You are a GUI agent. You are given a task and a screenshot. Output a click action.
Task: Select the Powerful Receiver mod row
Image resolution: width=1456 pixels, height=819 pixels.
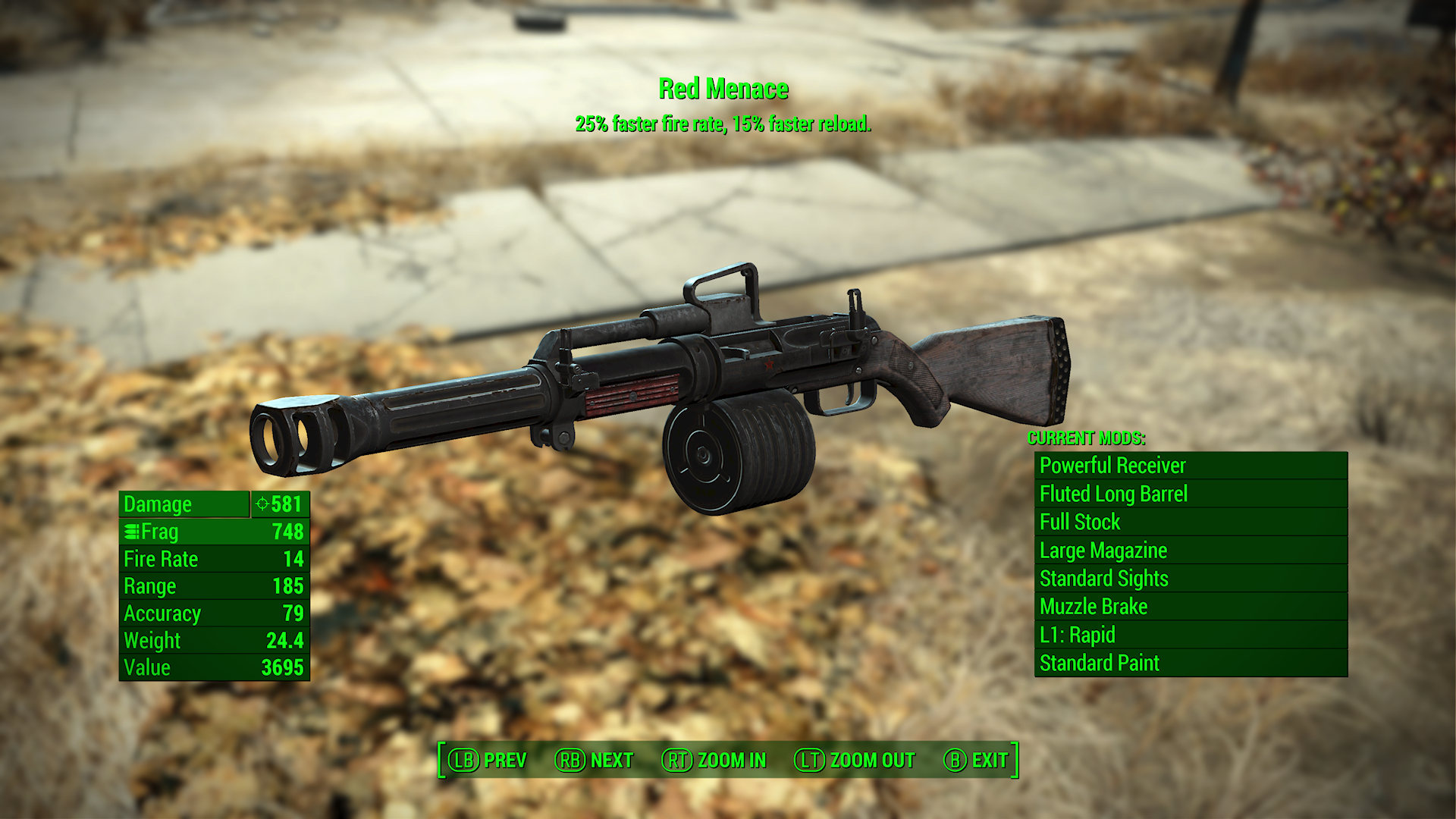click(x=1191, y=466)
